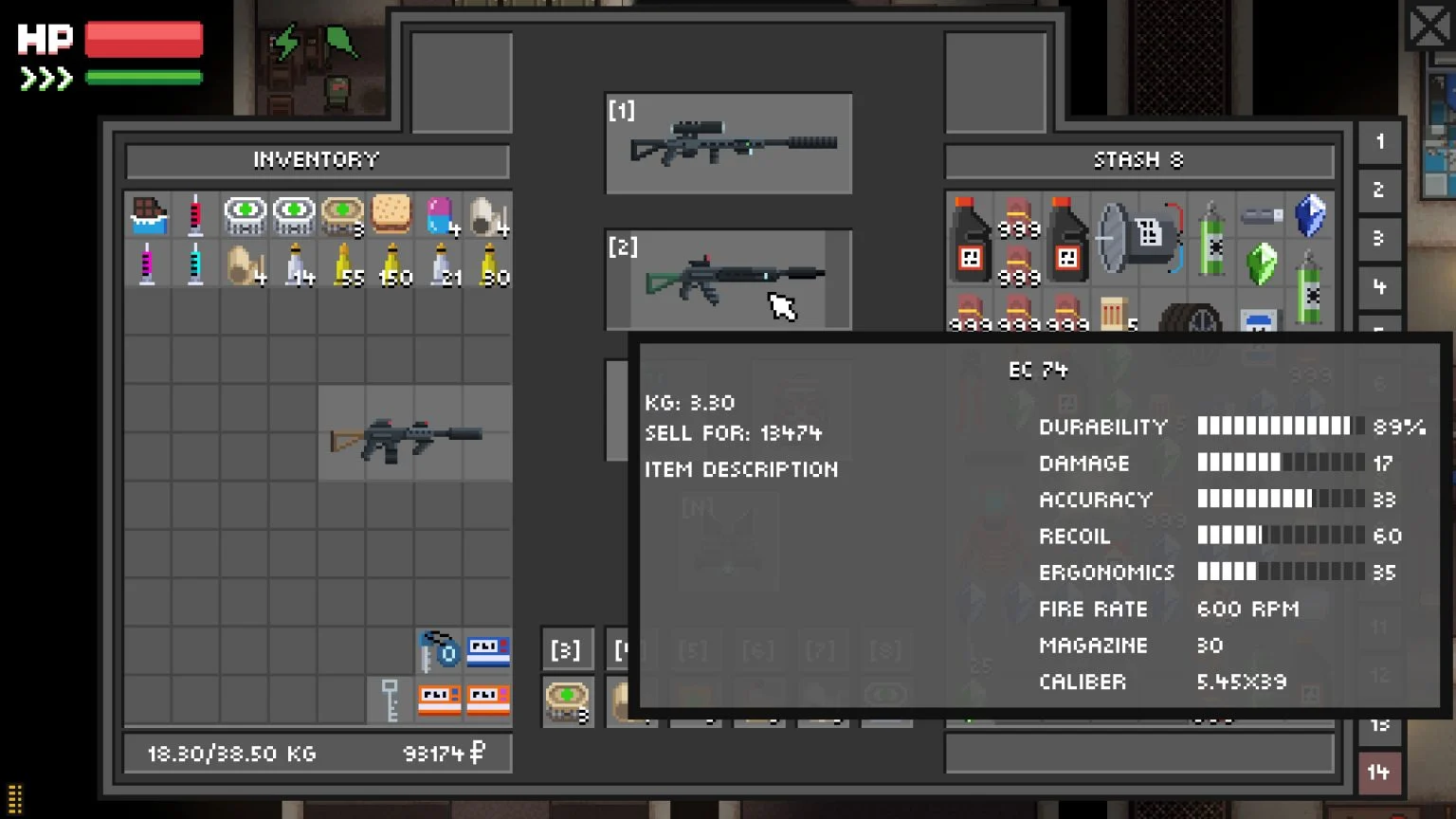Select the scoped rifle in weapon slot 1

(x=728, y=143)
